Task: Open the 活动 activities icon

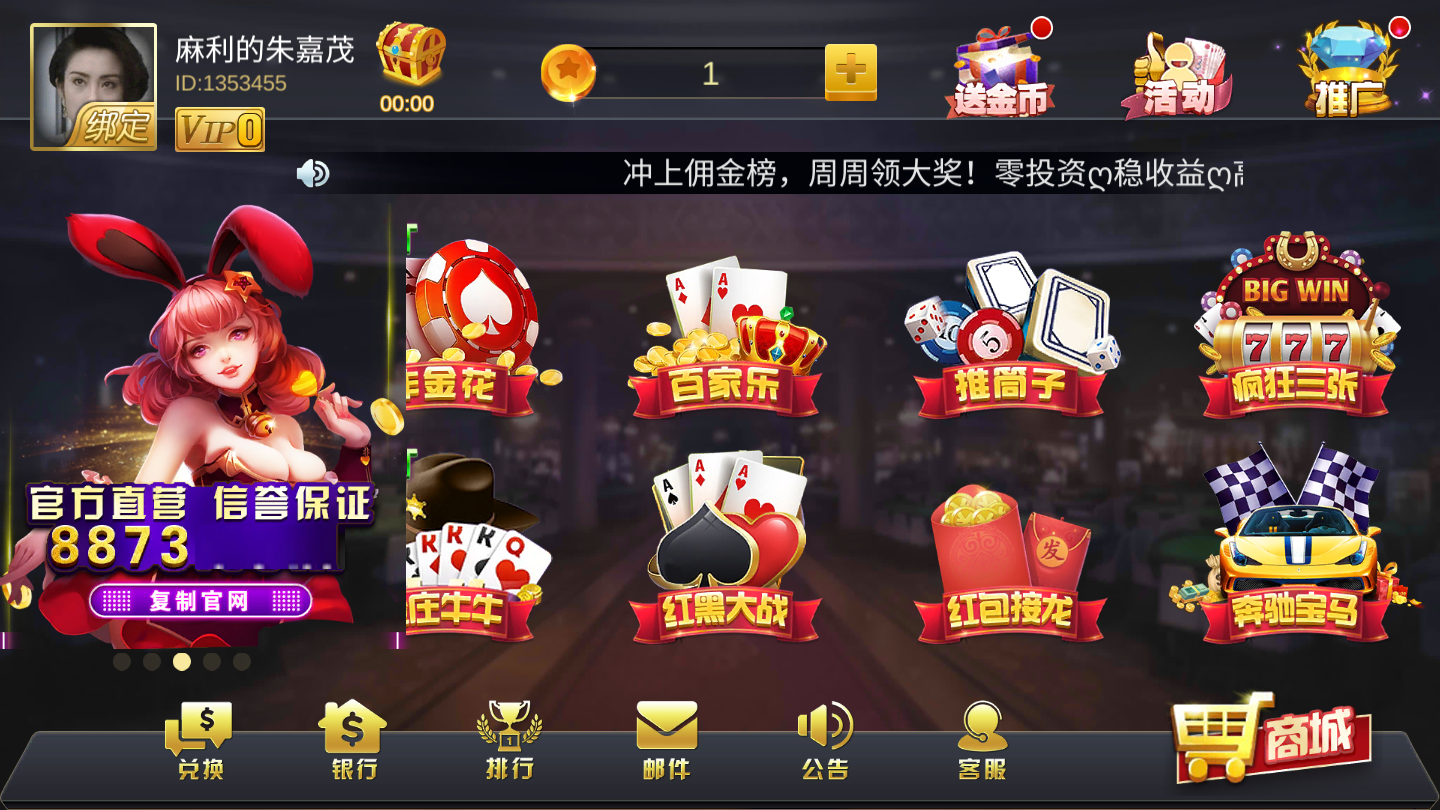Action: click(x=1180, y=70)
